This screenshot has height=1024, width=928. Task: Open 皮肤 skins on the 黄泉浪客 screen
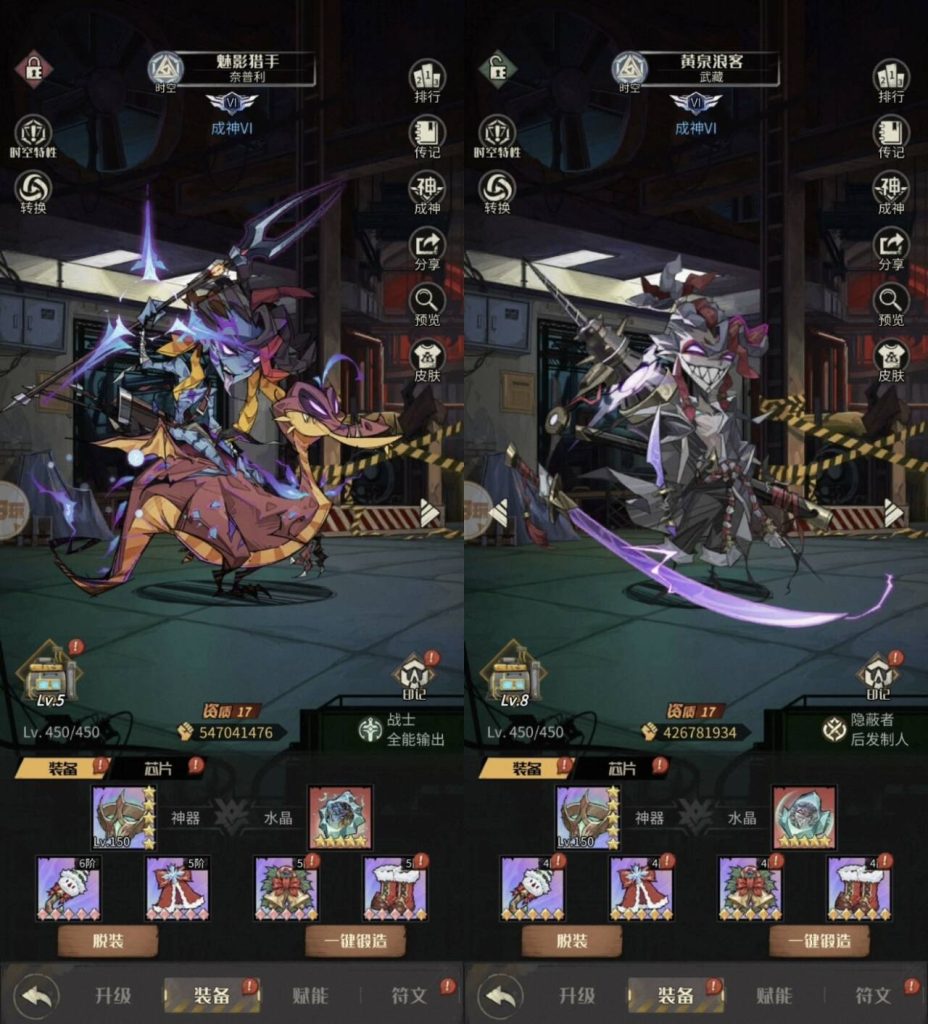pyautogui.click(x=890, y=357)
